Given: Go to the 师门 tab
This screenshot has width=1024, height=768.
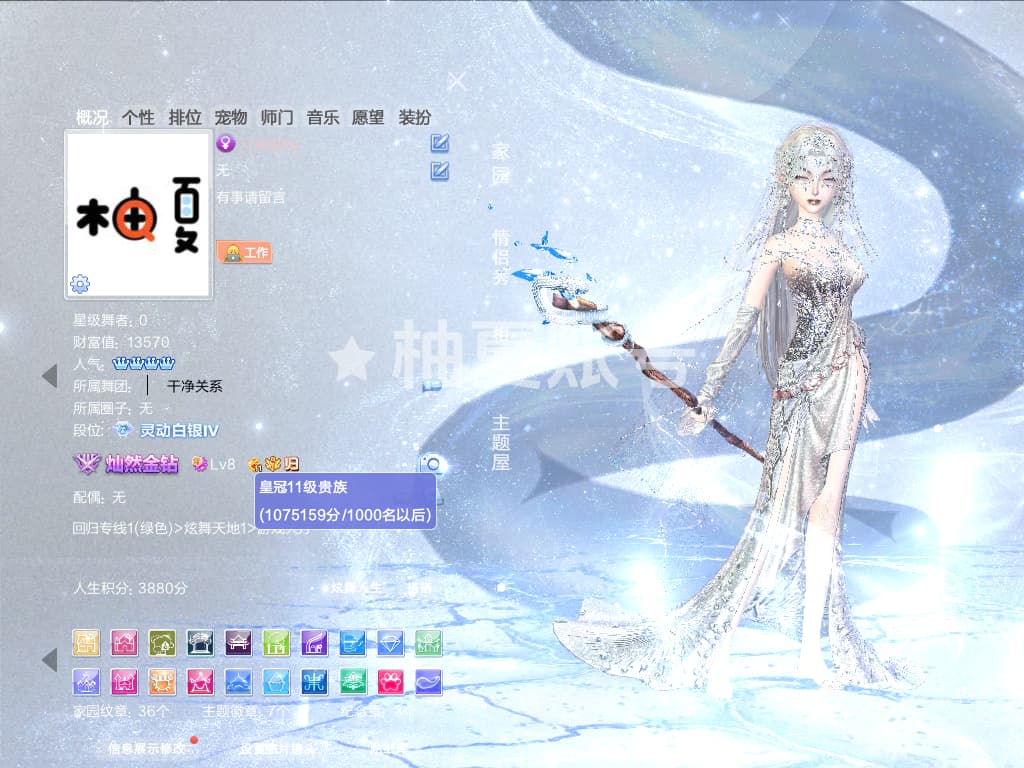Looking at the screenshot, I should pos(277,117).
